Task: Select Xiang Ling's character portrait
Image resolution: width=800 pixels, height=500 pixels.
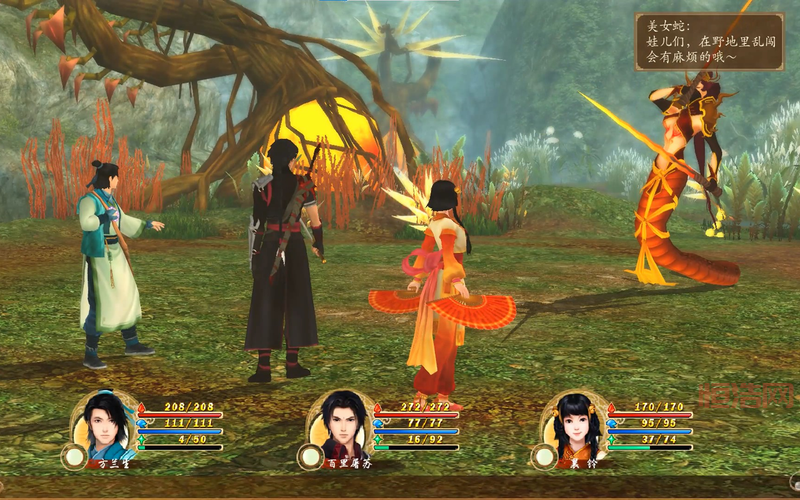Action: point(576,425)
